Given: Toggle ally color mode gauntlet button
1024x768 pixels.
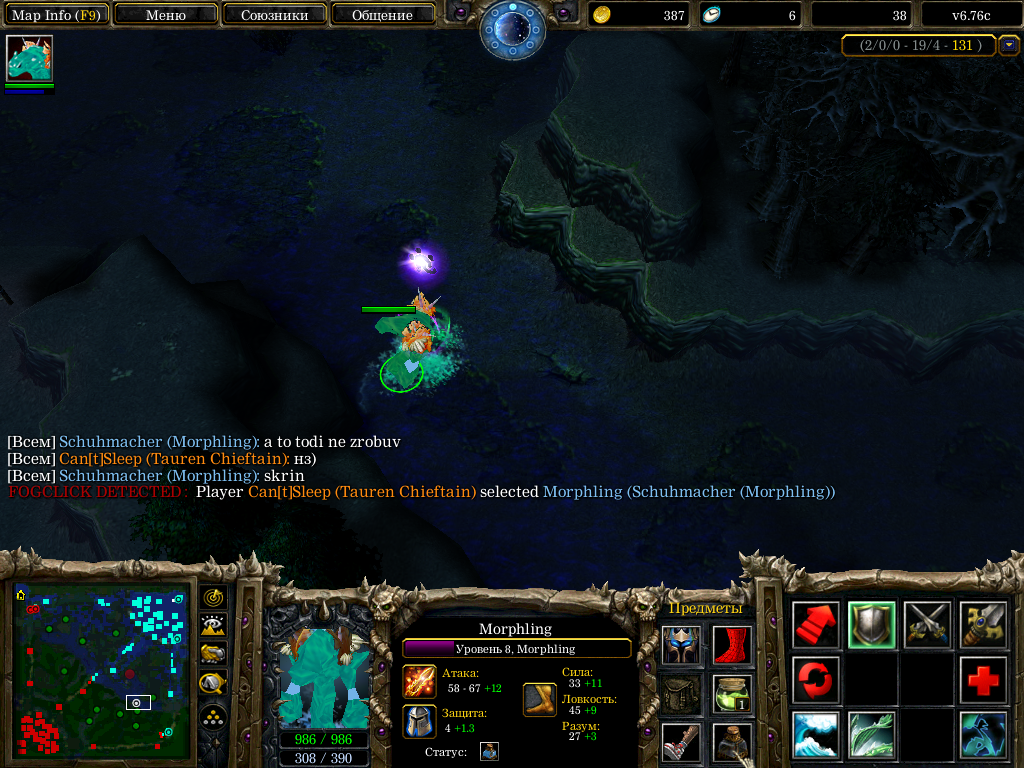Looking at the screenshot, I should [213, 654].
